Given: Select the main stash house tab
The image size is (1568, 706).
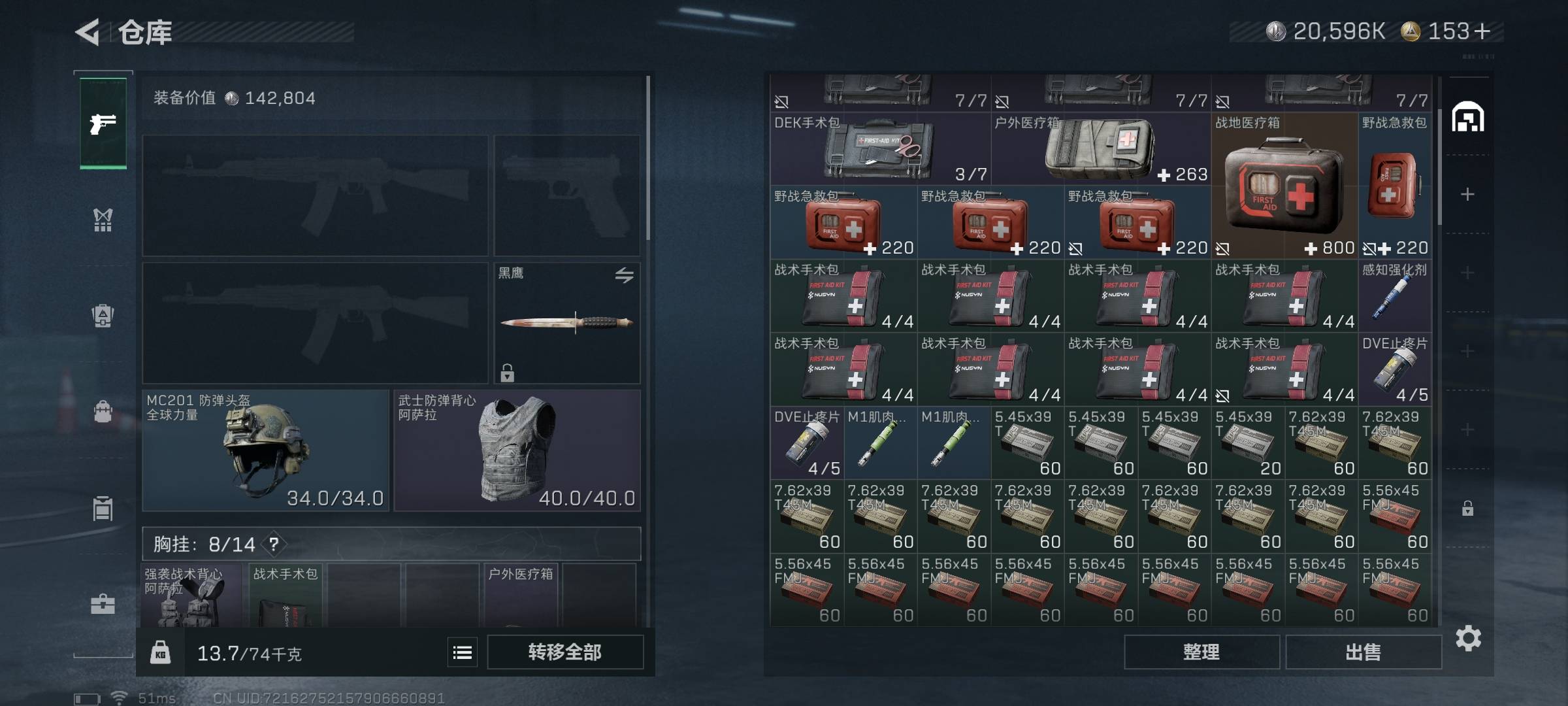Looking at the screenshot, I should (1467, 118).
